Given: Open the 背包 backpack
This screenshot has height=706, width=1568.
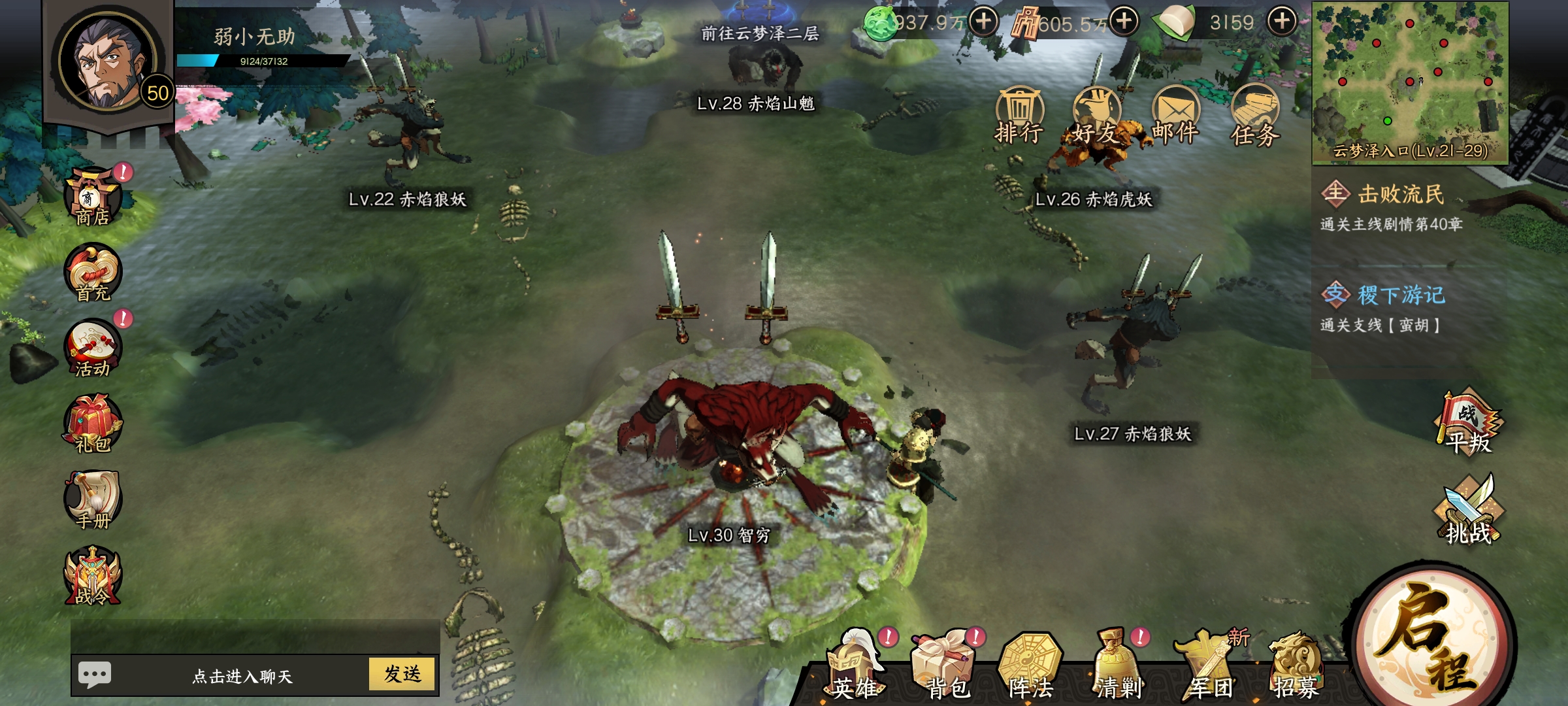Looking at the screenshot, I should coord(946,668).
